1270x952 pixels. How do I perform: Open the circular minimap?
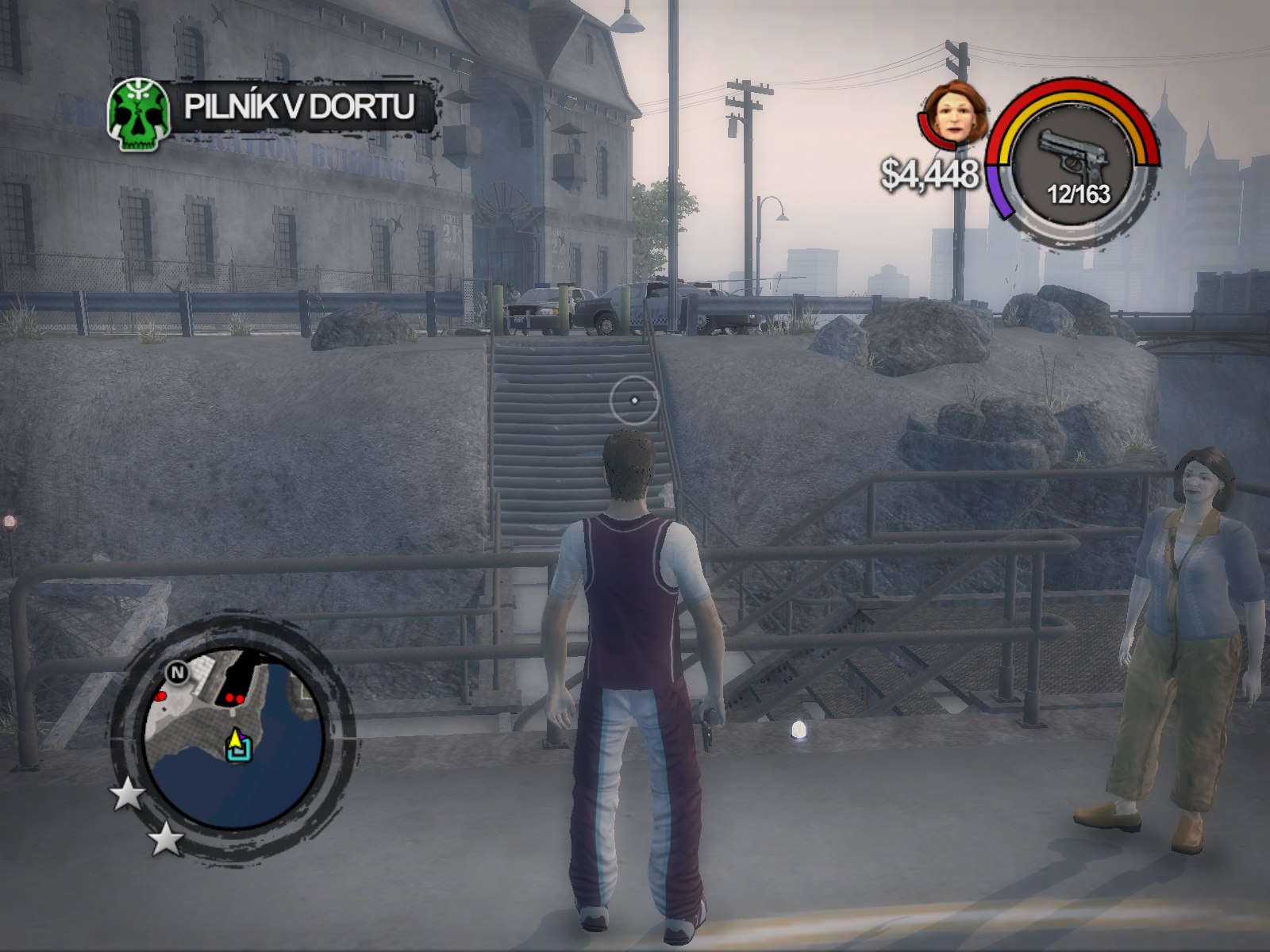[235, 739]
